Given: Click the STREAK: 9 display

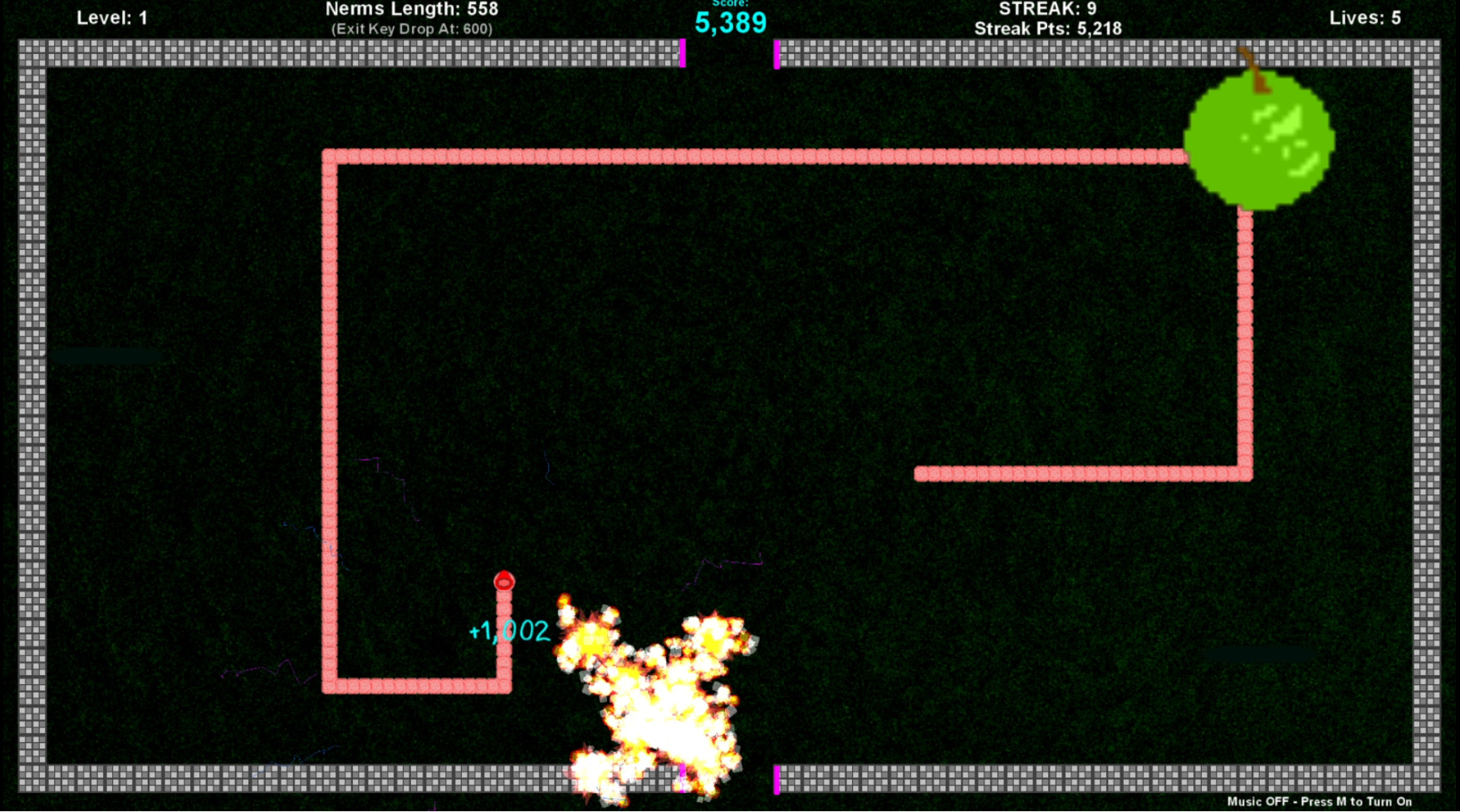Looking at the screenshot, I should point(1049,9).
